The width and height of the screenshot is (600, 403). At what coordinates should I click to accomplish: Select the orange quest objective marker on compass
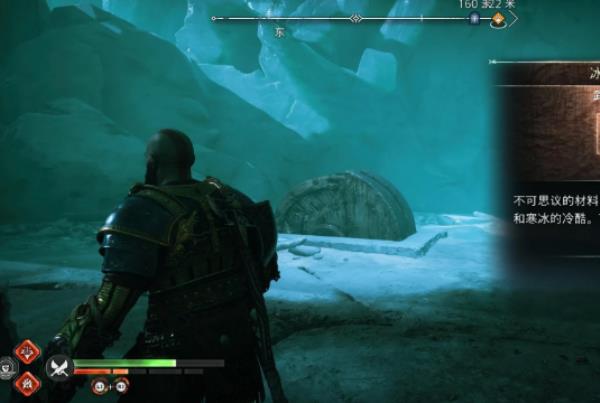[x=497, y=19]
